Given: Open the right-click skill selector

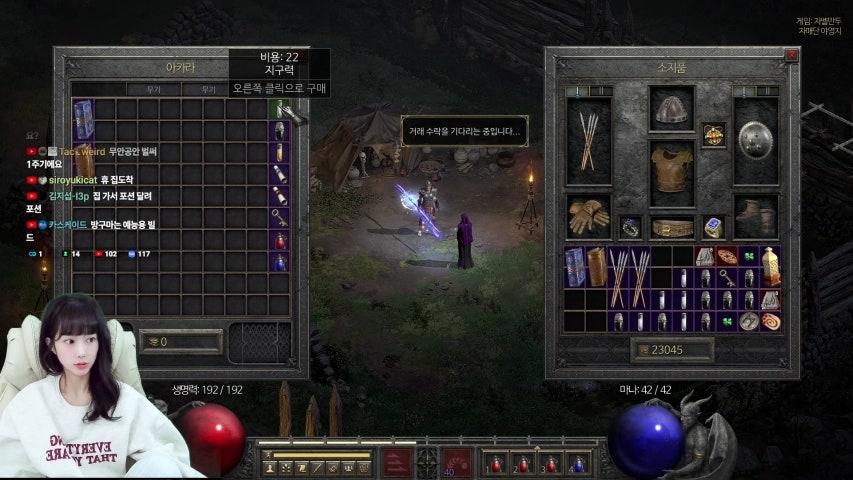Looking at the screenshot, I should [x=458, y=463].
